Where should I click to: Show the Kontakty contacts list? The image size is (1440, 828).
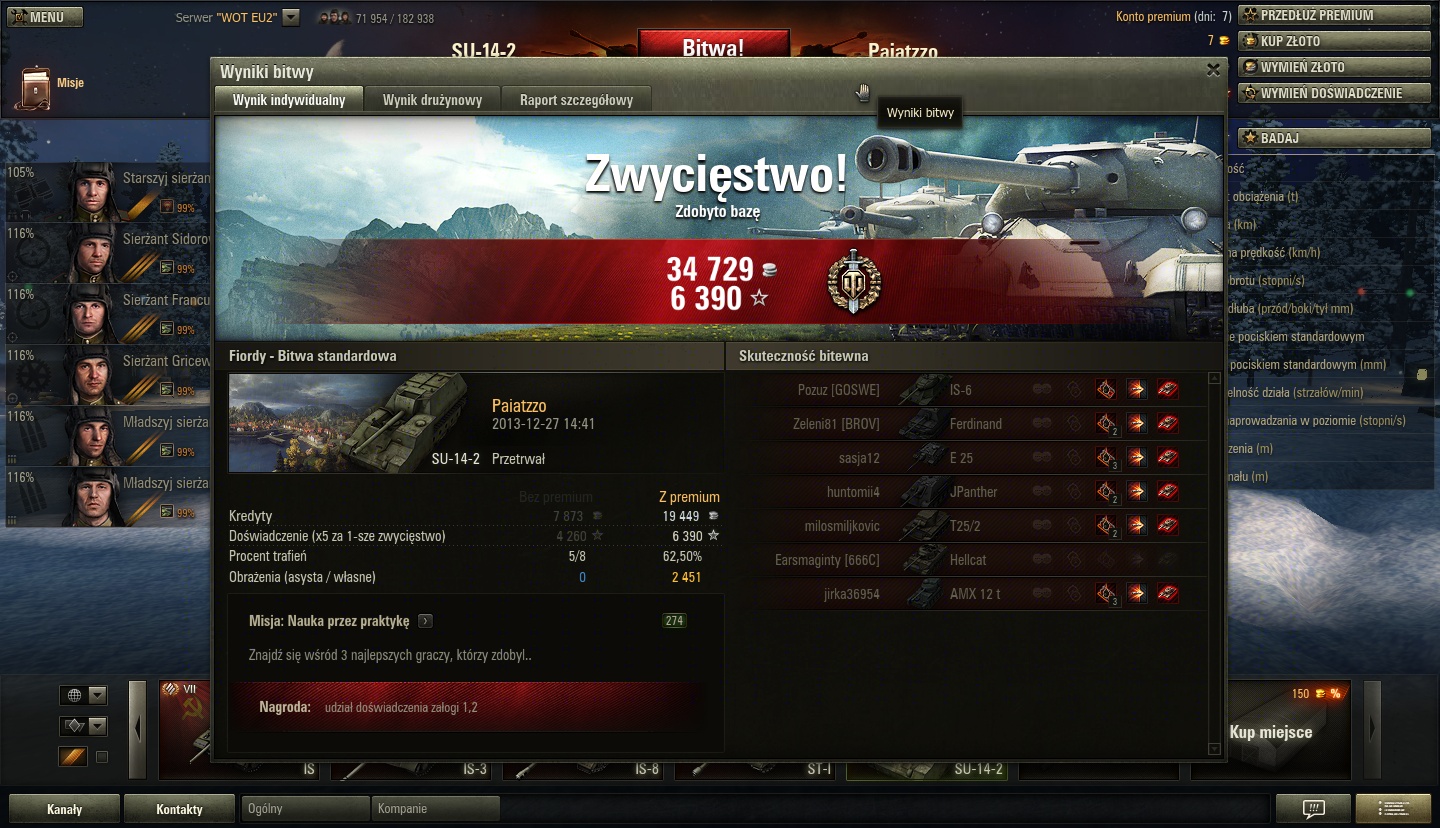pos(179,809)
